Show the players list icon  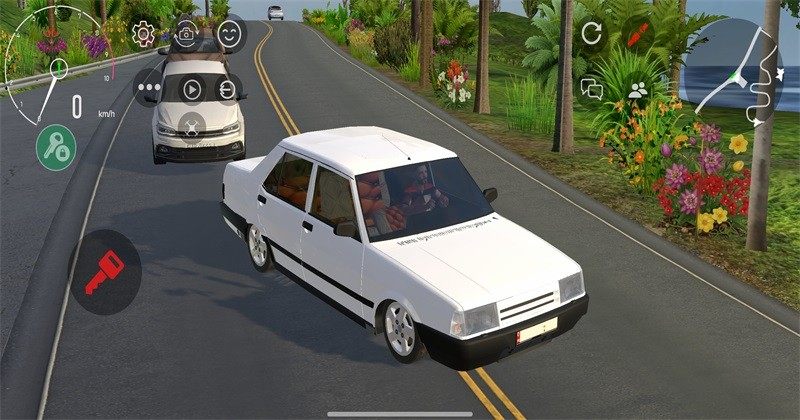637,89
